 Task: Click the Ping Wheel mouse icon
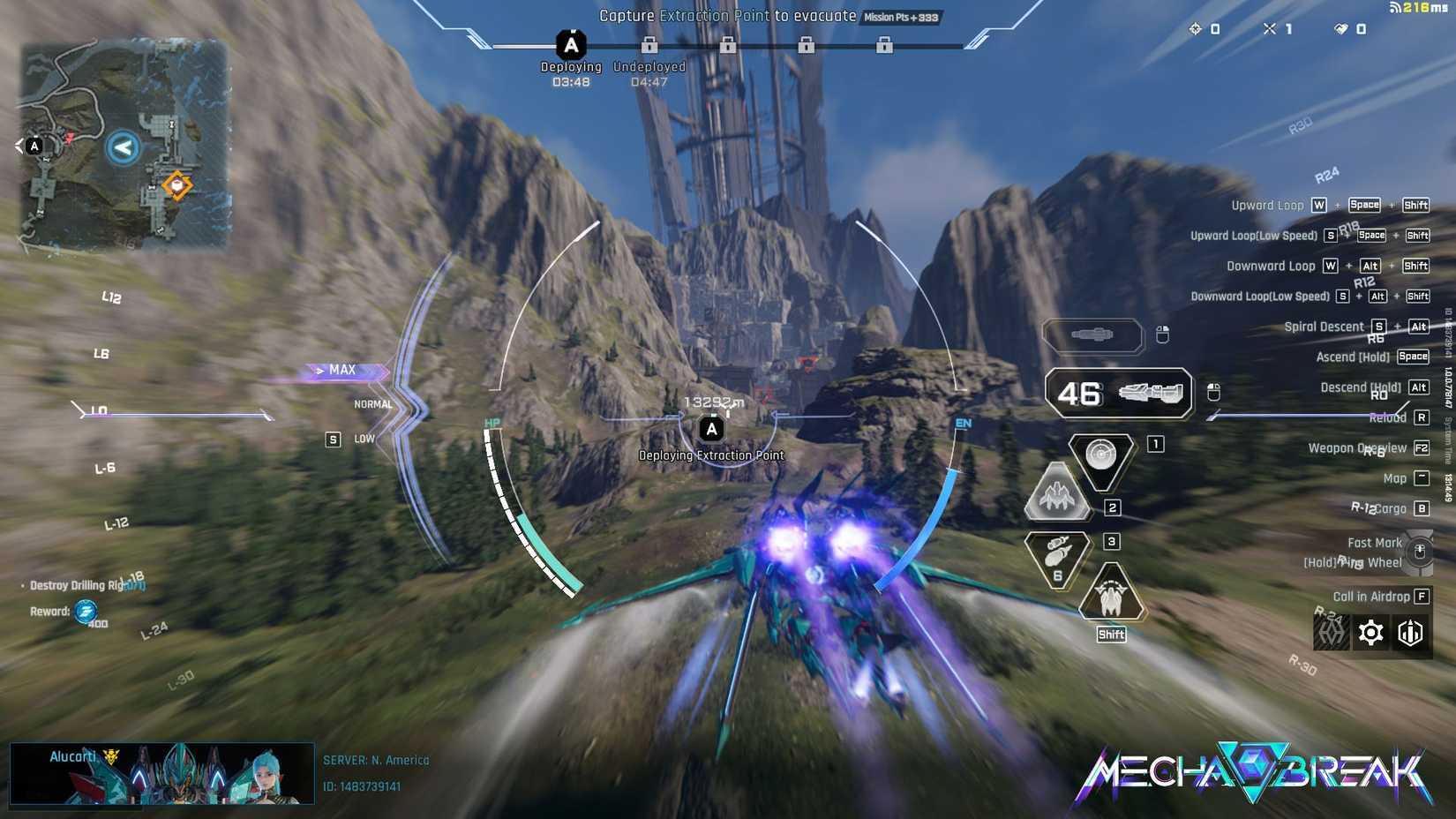[x=1420, y=552]
